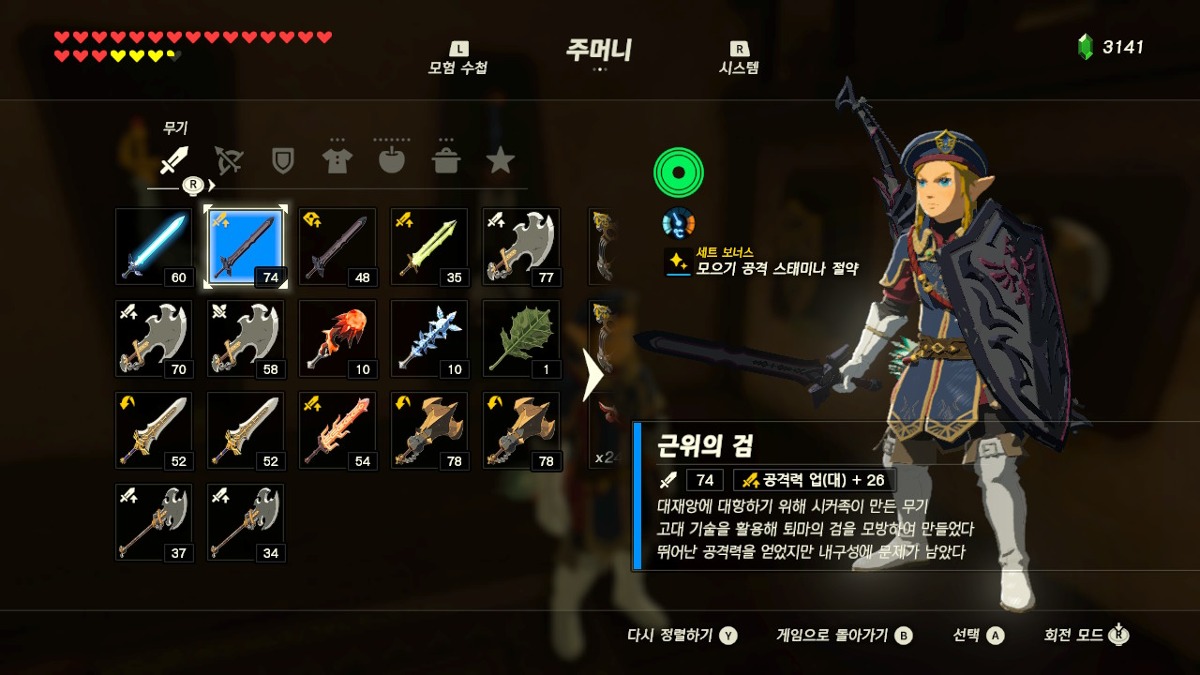This screenshot has height=675, width=1200.
Task: Select the flame sword with 54 attack
Action: (337, 431)
